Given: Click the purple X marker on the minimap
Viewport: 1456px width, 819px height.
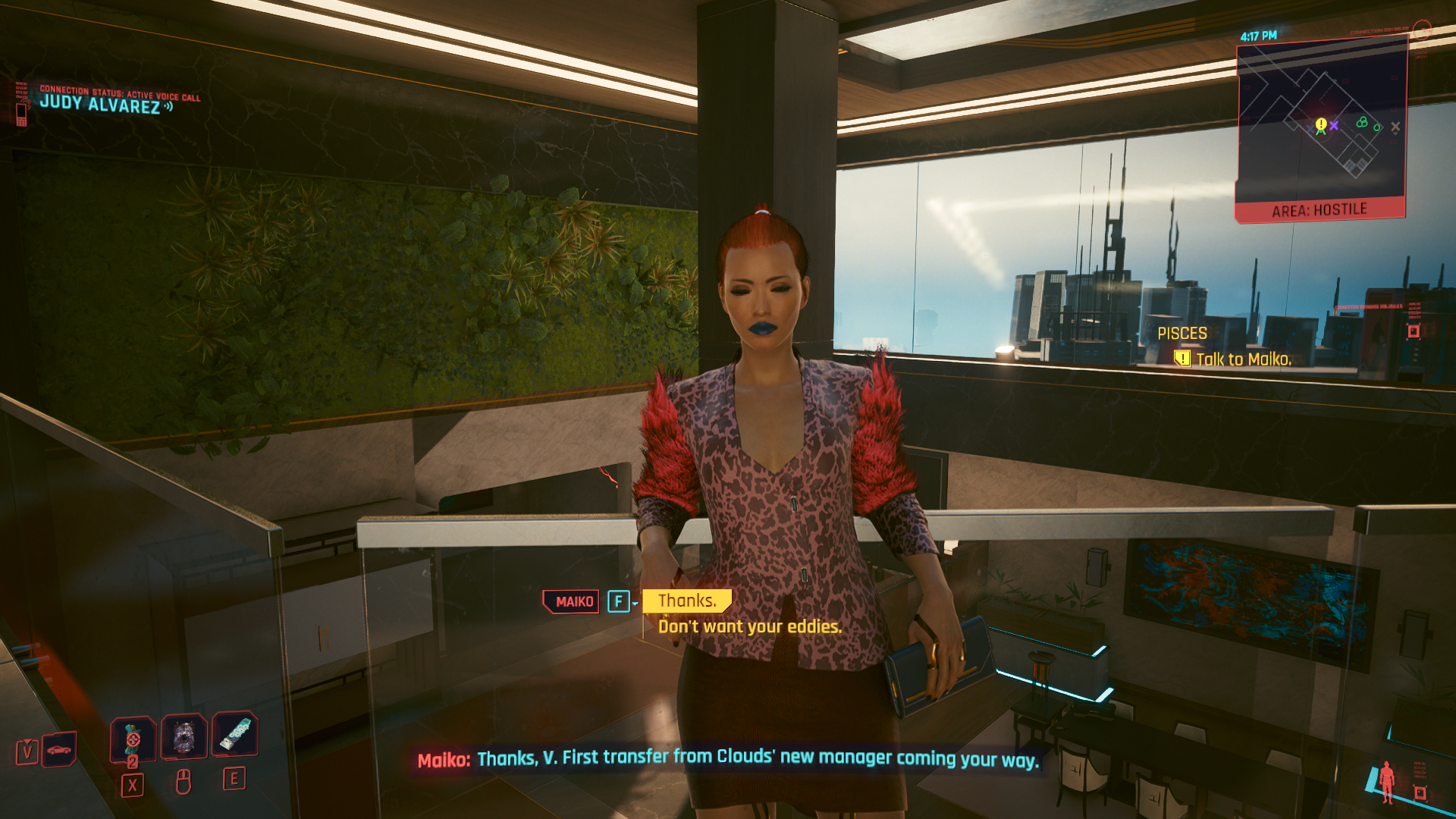Looking at the screenshot, I should [1335, 126].
